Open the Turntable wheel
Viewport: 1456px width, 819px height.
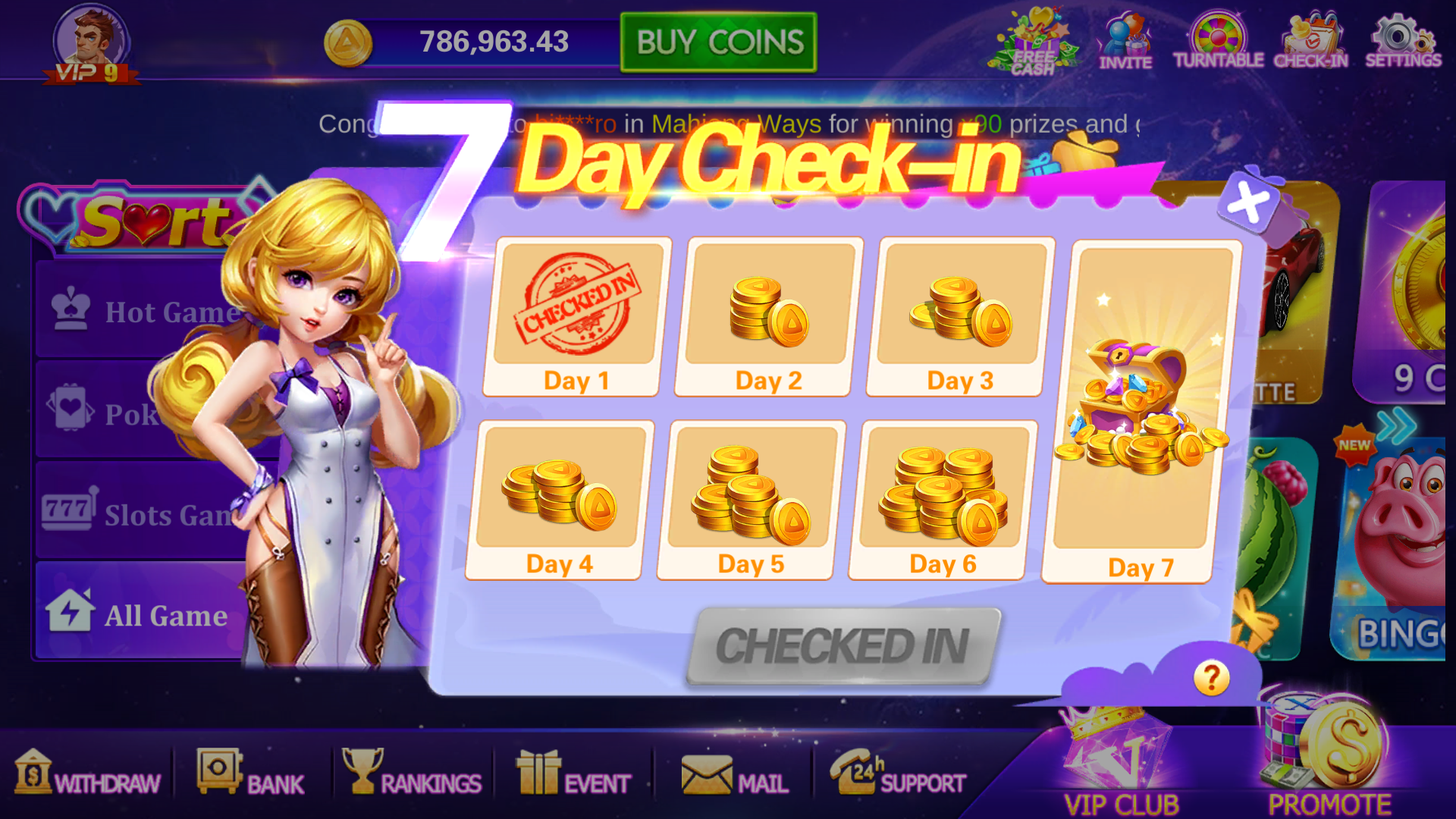[x=1218, y=42]
